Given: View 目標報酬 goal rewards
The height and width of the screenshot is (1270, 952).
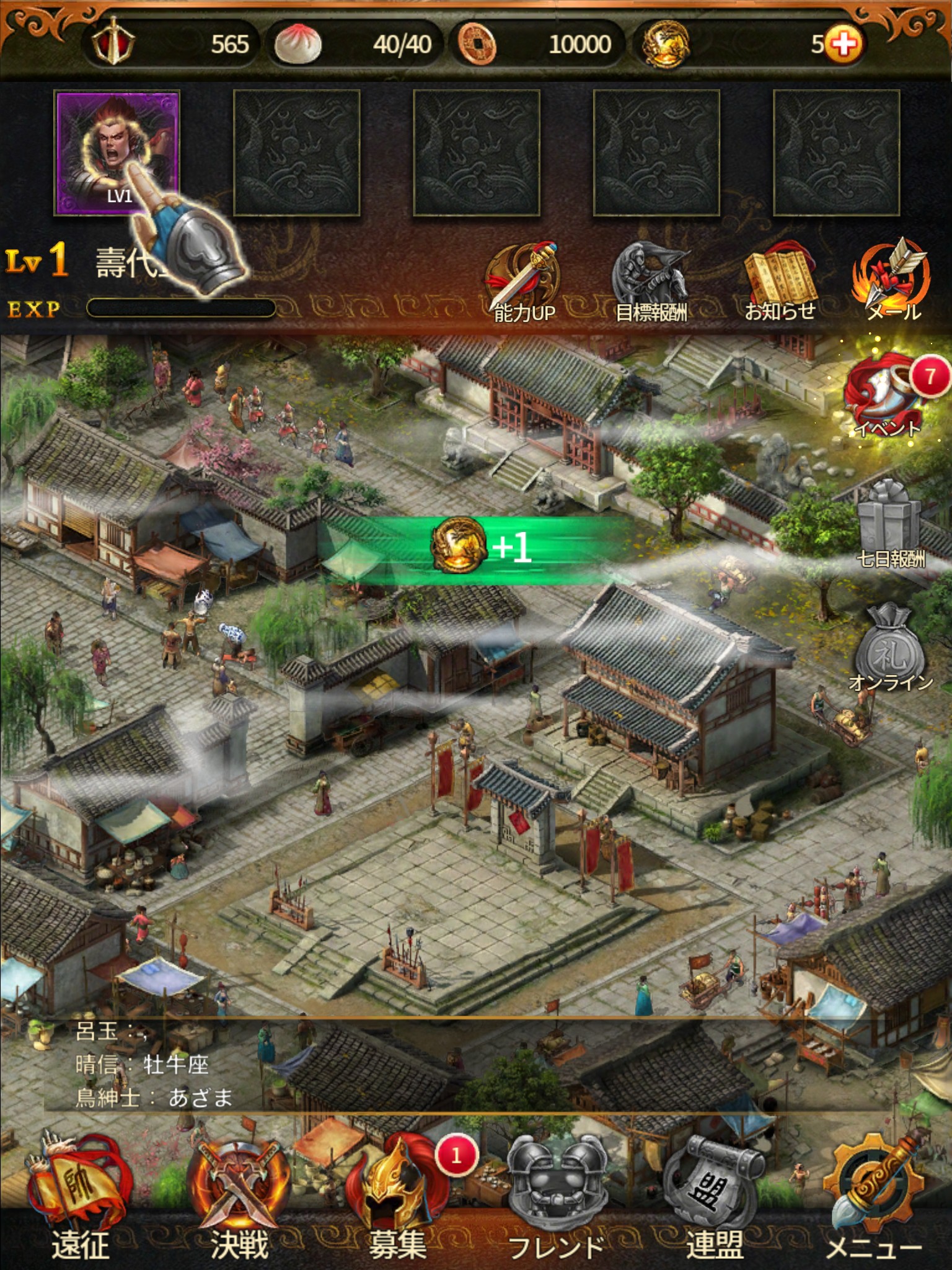Looking at the screenshot, I should 651,283.
